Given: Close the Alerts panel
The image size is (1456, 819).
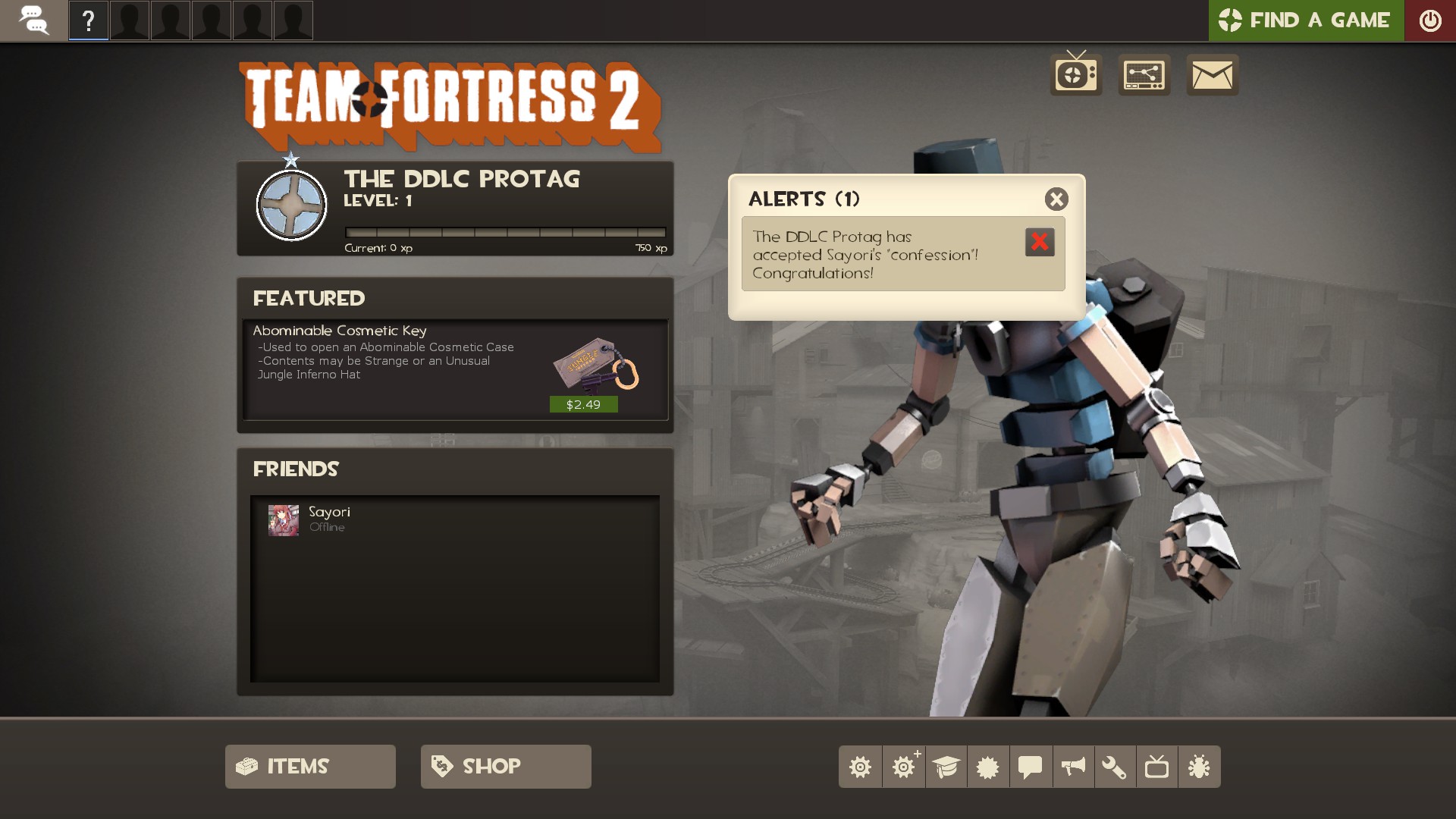Looking at the screenshot, I should pyautogui.click(x=1057, y=199).
